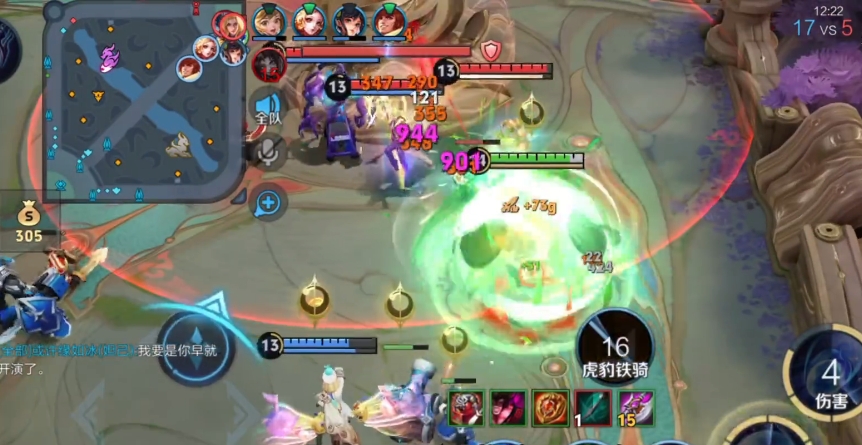Toggle the microphone voice chat button
The width and height of the screenshot is (862, 445).
(x=268, y=150)
